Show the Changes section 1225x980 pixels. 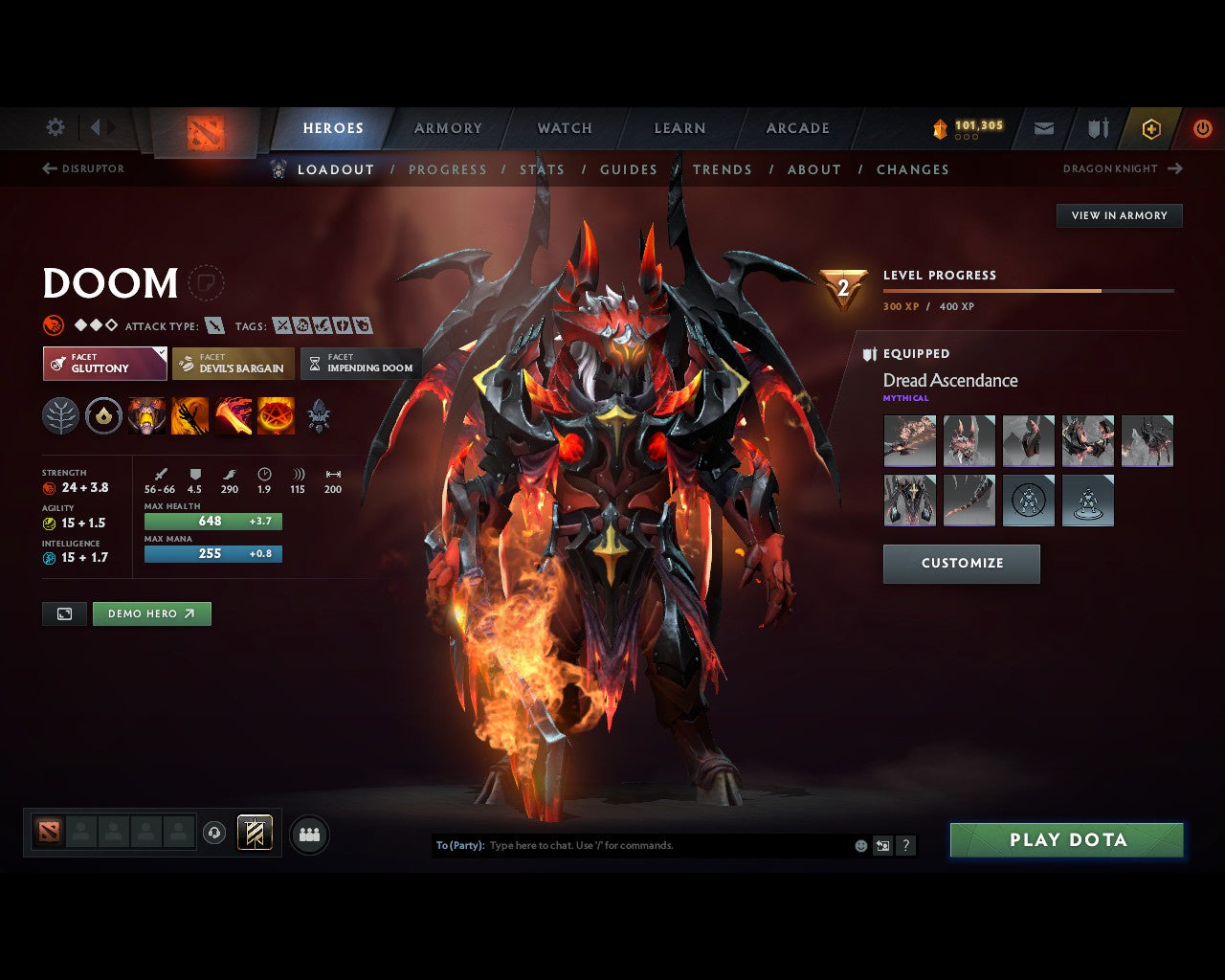point(912,169)
